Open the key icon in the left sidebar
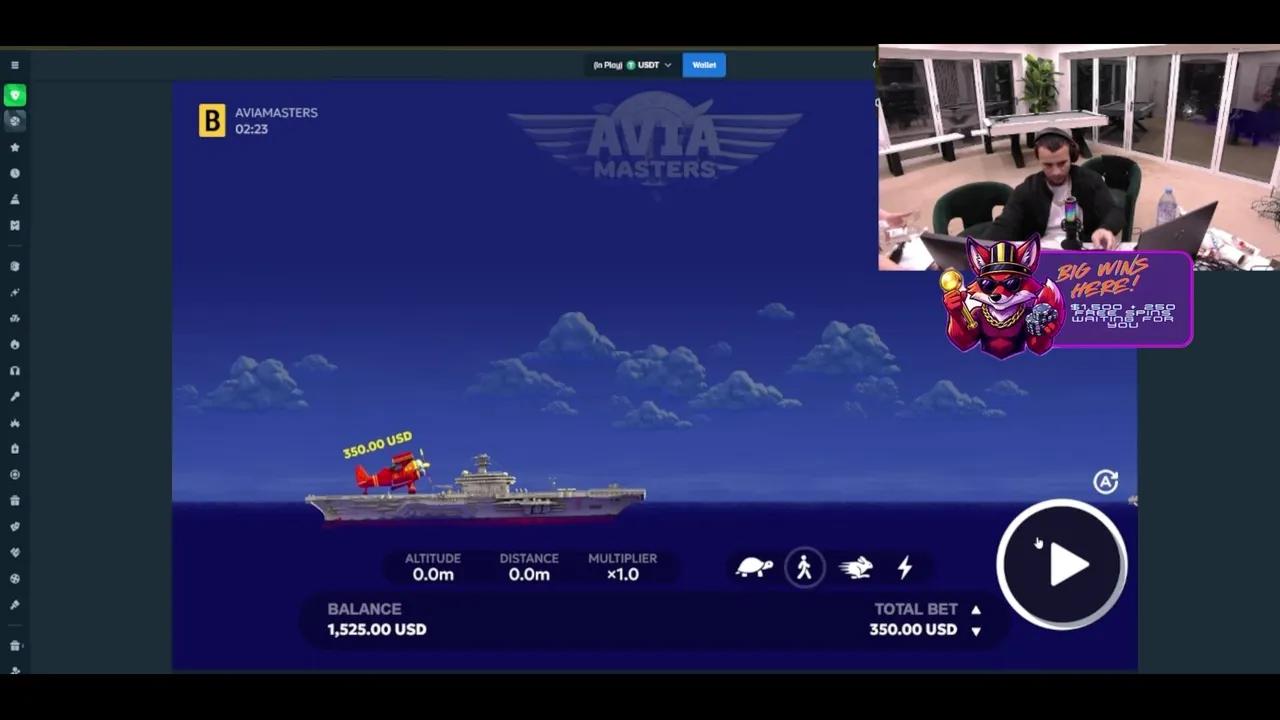The image size is (1280, 720). (x=15, y=396)
